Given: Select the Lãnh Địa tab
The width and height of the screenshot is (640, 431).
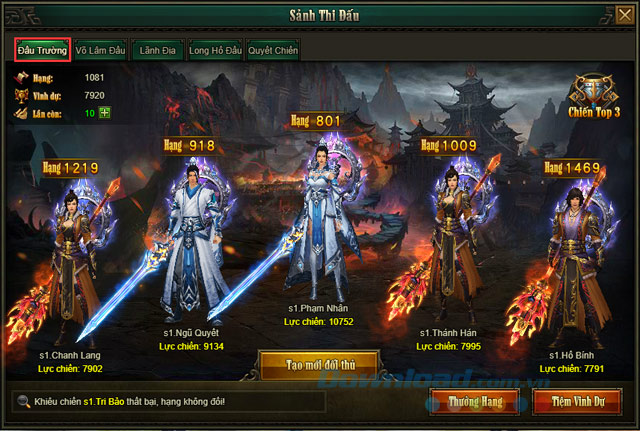Looking at the screenshot, I should 158,50.
